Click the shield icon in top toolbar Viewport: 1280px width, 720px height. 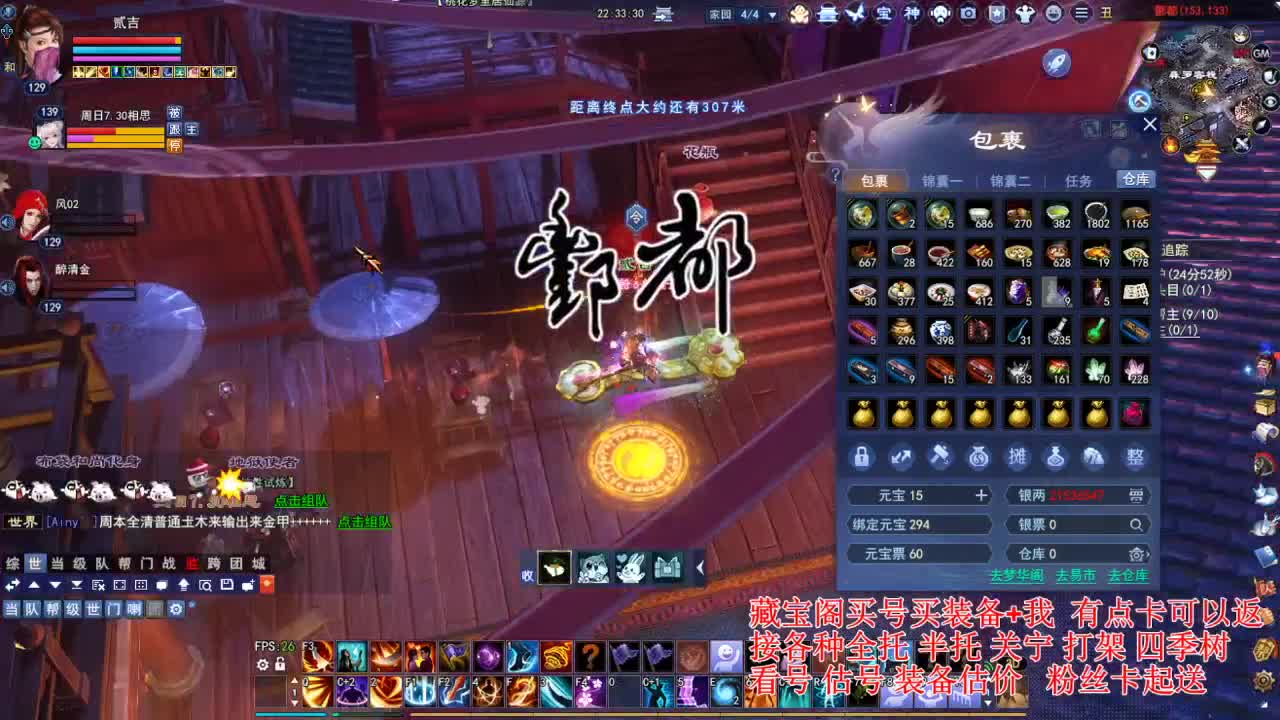(998, 14)
